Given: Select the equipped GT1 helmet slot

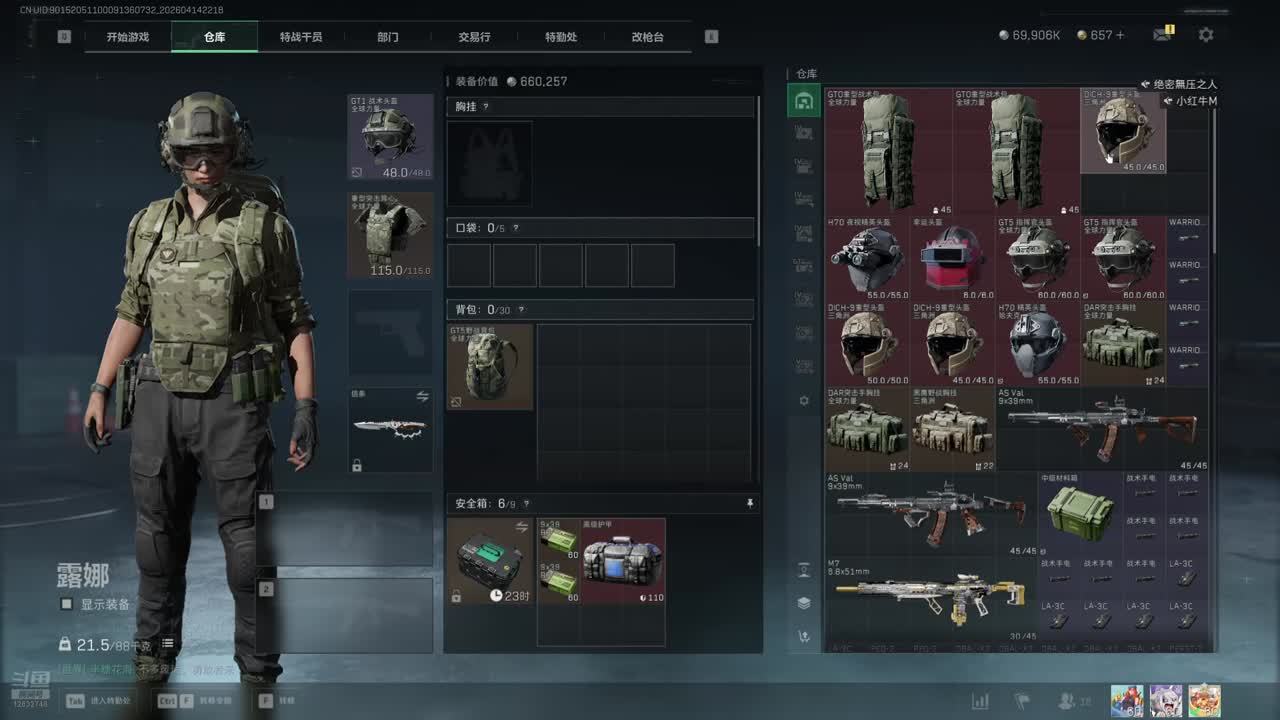Looking at the screenshot, I should (x=390, y=137).
